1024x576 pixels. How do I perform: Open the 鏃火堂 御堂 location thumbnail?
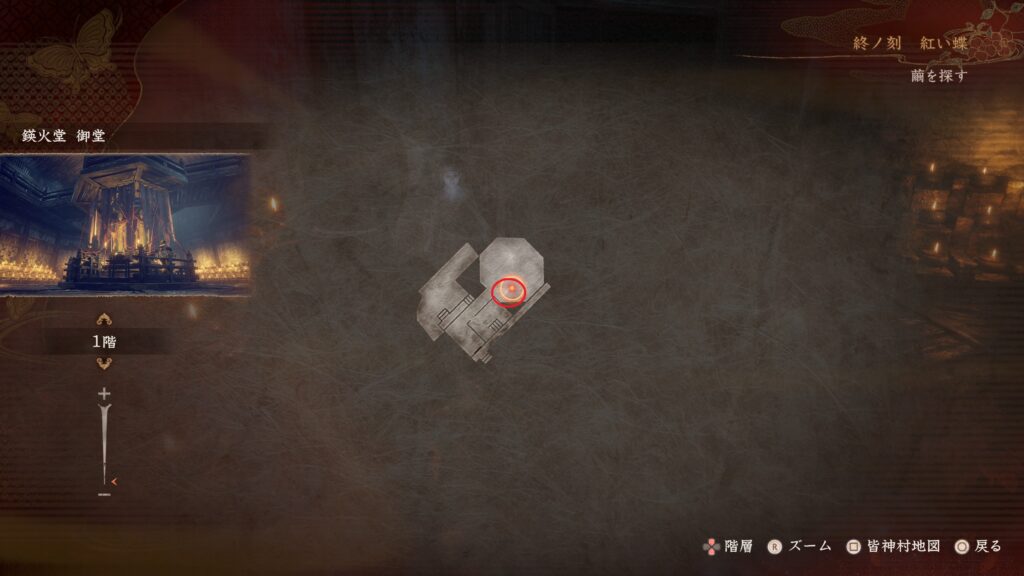[125, 222]
